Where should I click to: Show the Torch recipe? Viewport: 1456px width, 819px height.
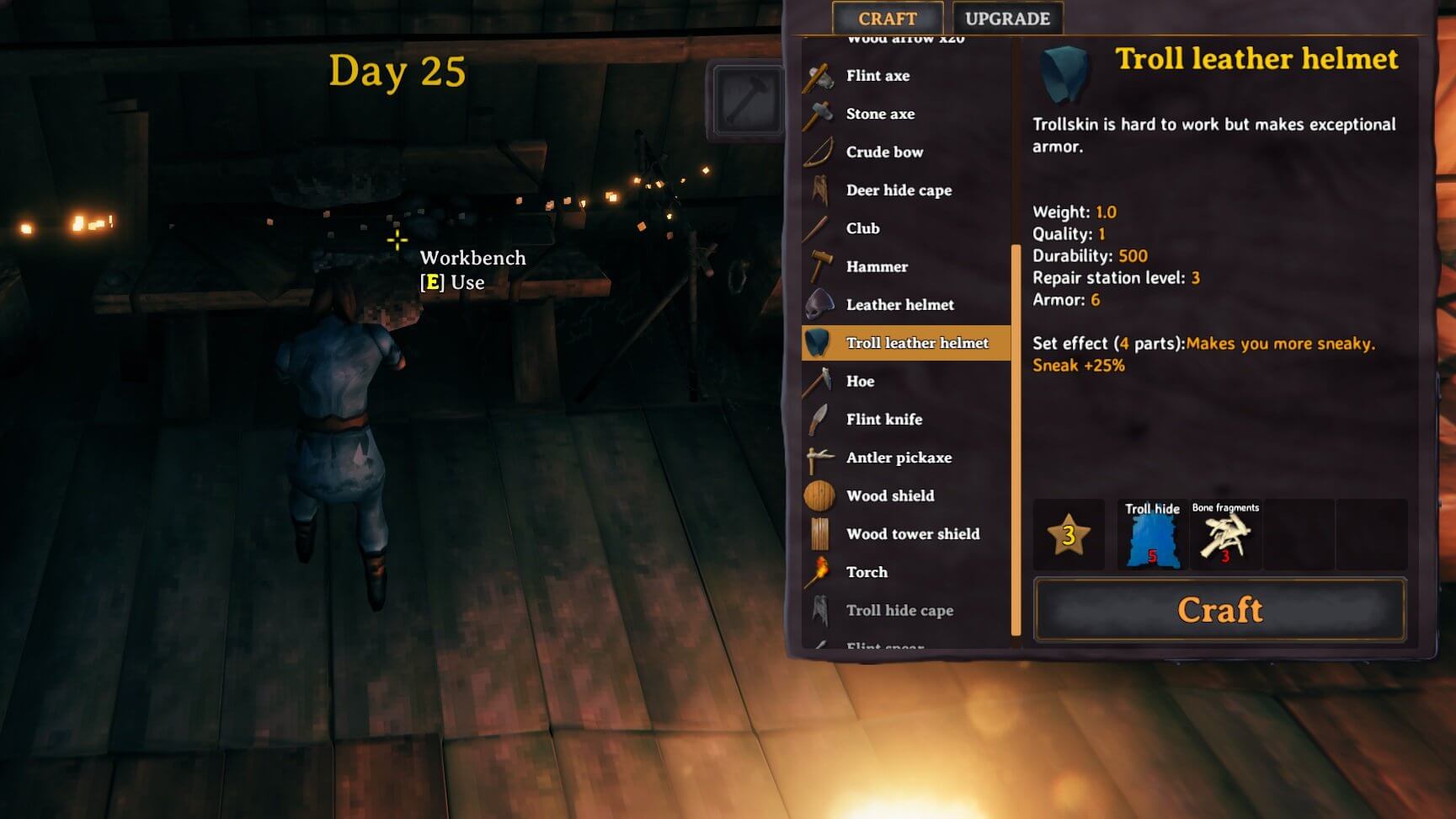pyautogui.click(x=867, y=572)
